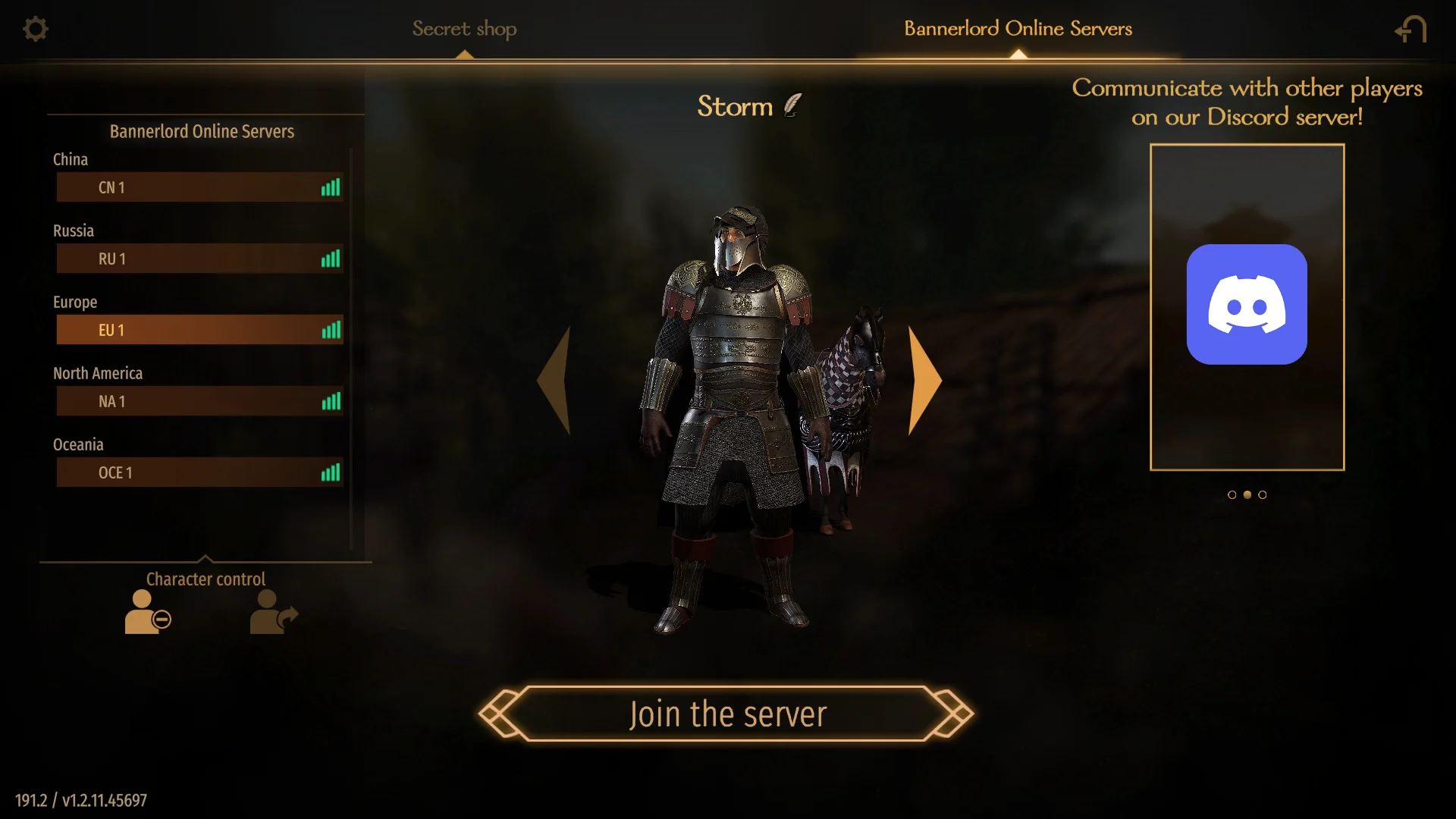Viewport: 1456px width, 819px height.
Task: Open the Bannerlord Online Servers tab
Action: tap(1016, 29)
